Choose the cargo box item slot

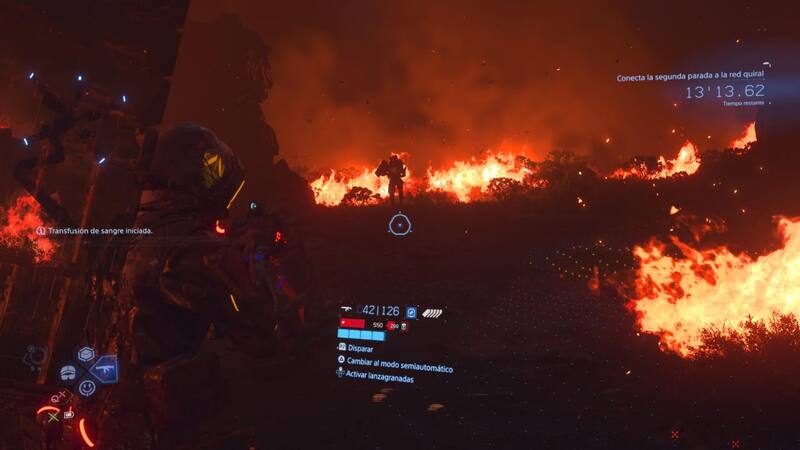[x=86, y=354]
